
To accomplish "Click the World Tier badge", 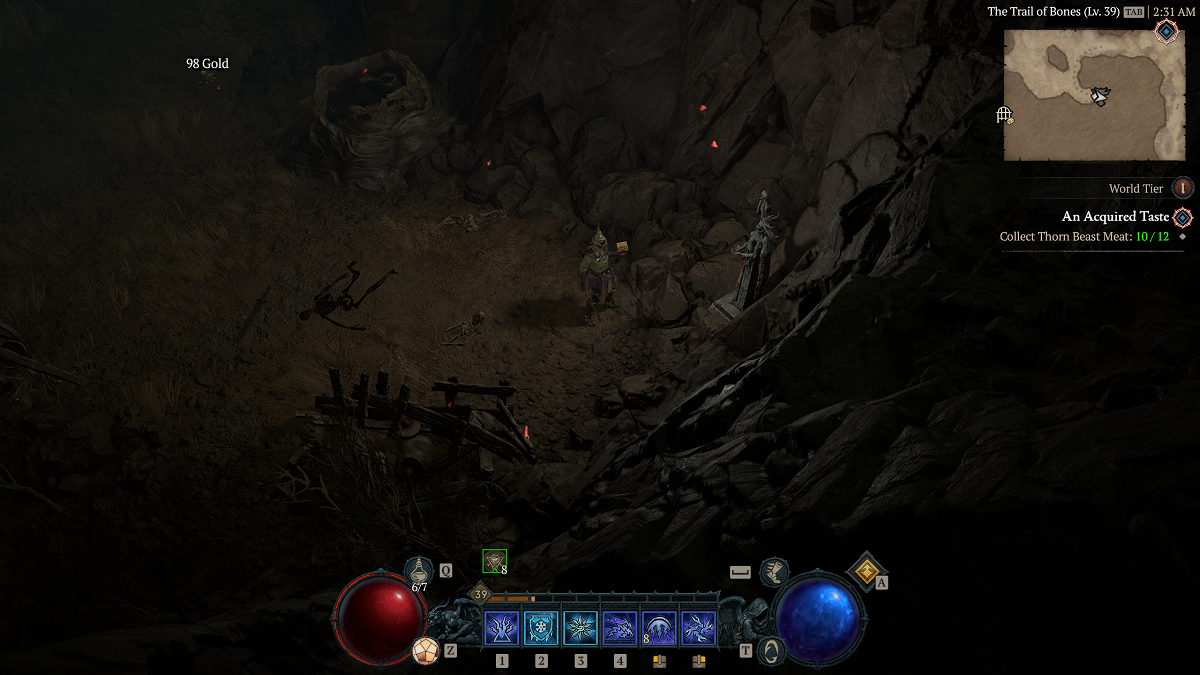I will coord(1183,188).
